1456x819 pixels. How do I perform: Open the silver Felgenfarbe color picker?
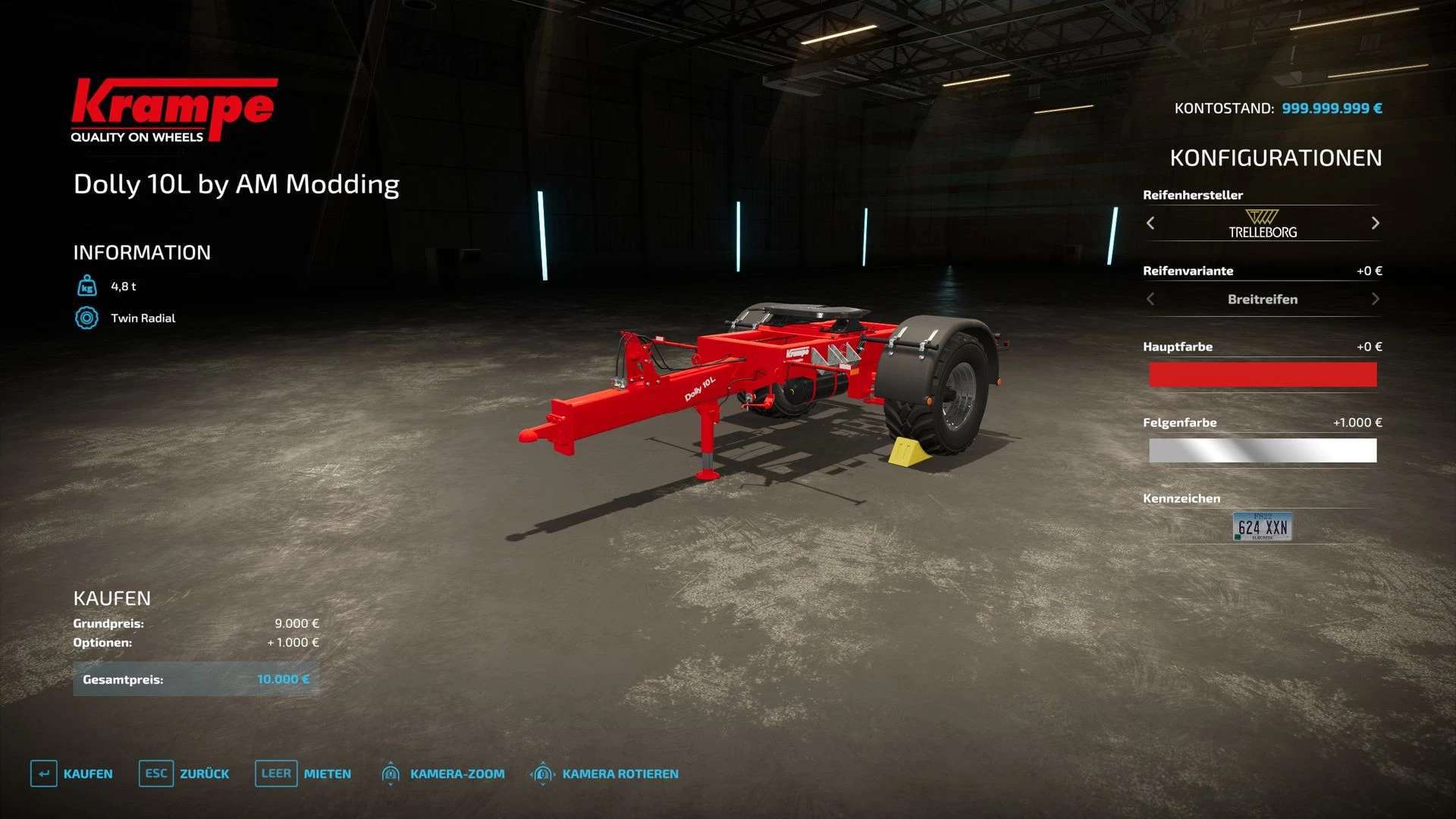click(x=1263, y=450)
